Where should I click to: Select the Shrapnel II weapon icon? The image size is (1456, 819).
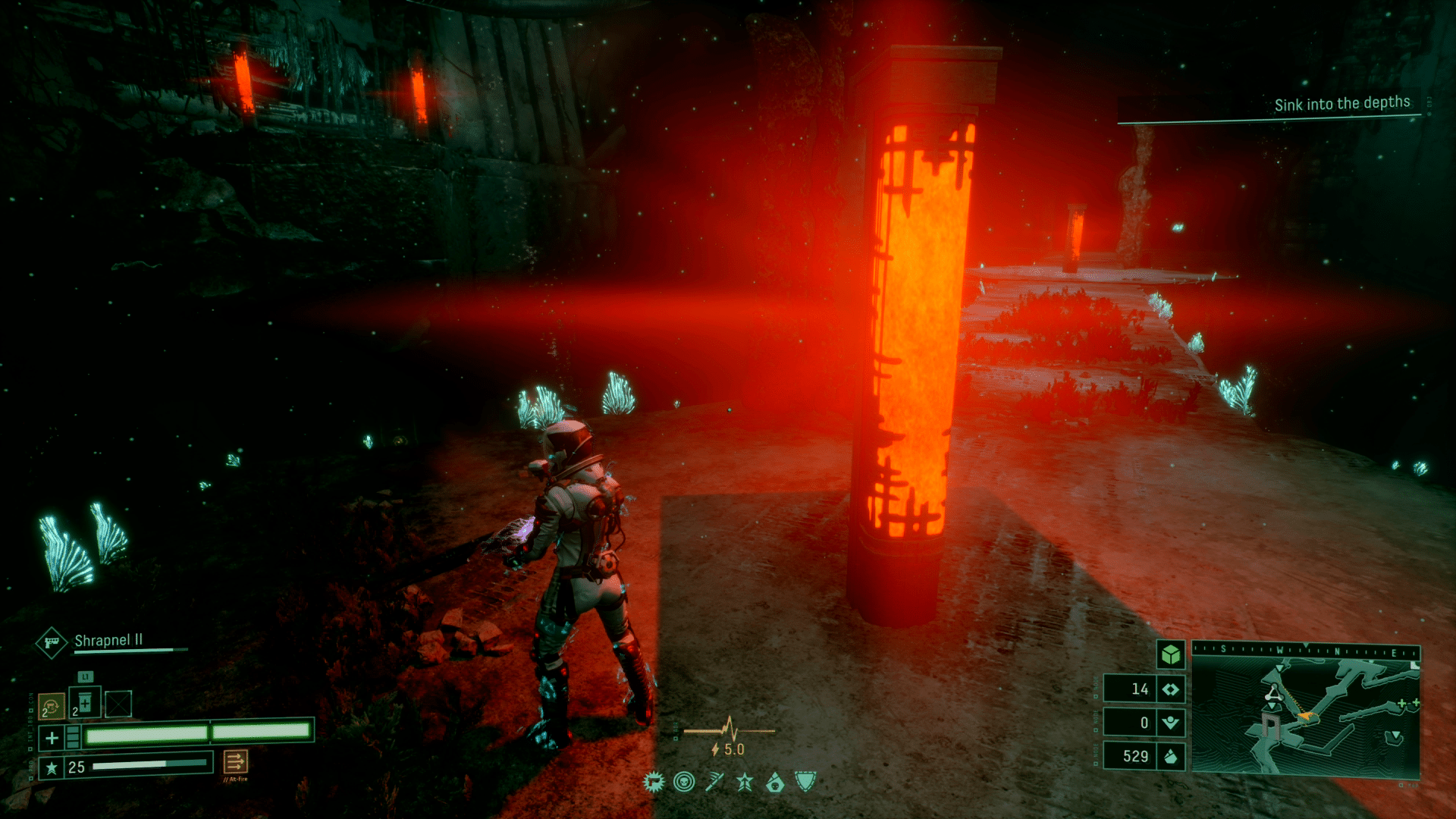pos(52,643)
